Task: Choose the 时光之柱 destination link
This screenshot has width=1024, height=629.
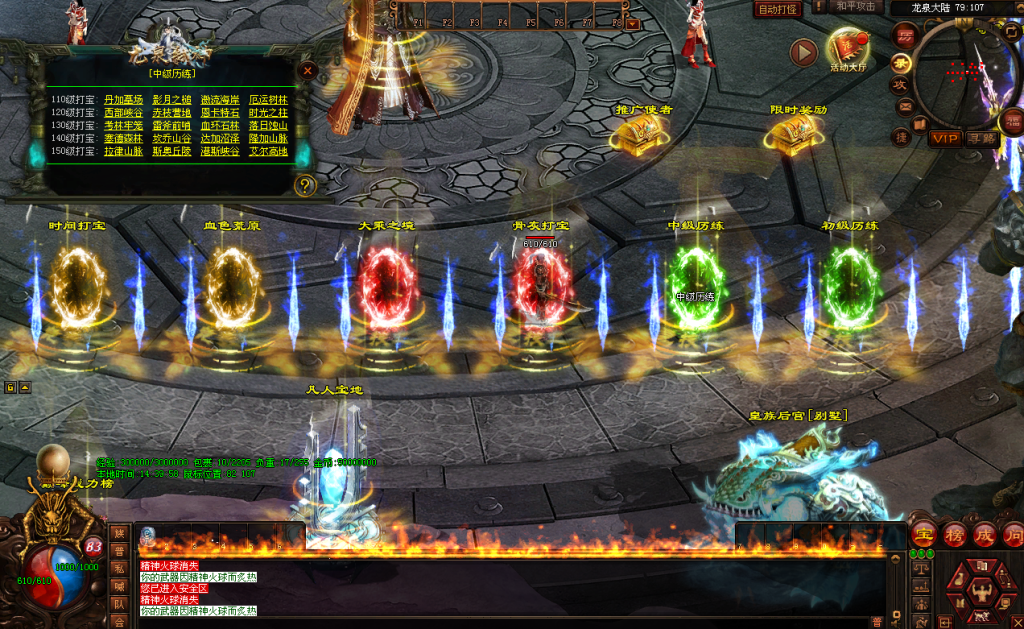Action: click(x=268, y=113)
